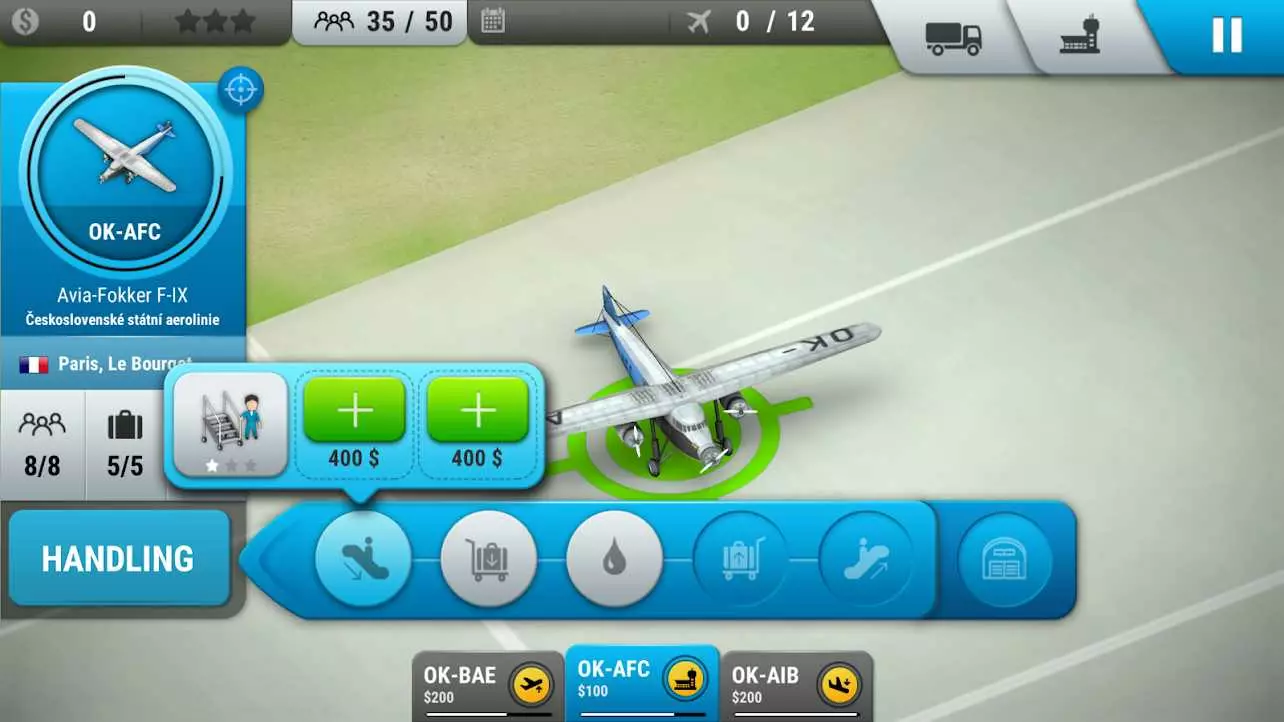1284x722 pixels.
Task: Open the hangar service icon
Action: (1008, 559)
